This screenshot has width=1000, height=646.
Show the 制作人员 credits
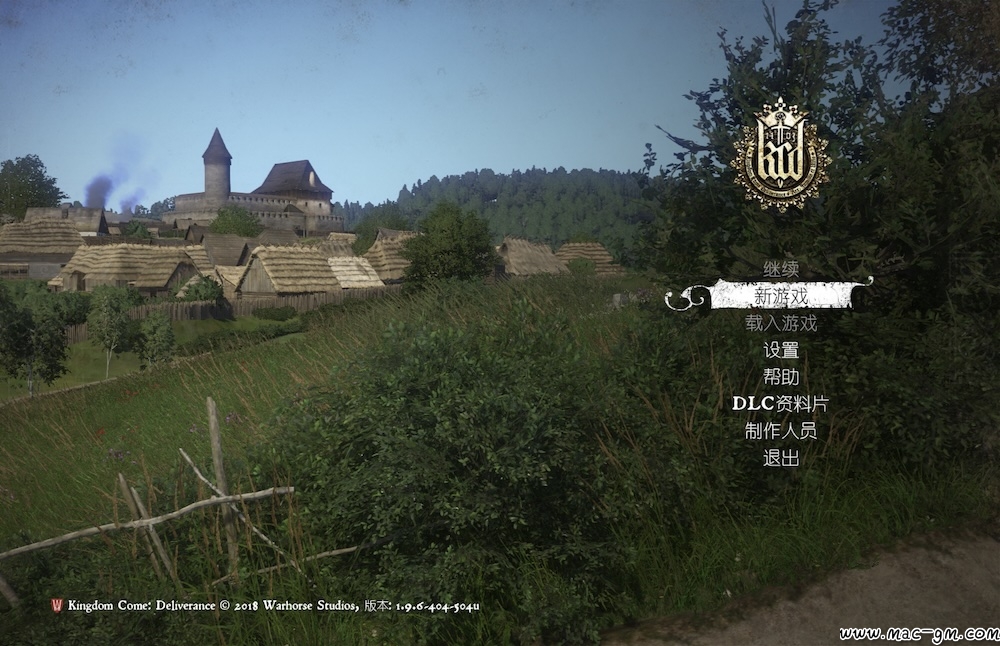[x=781, y=431]
